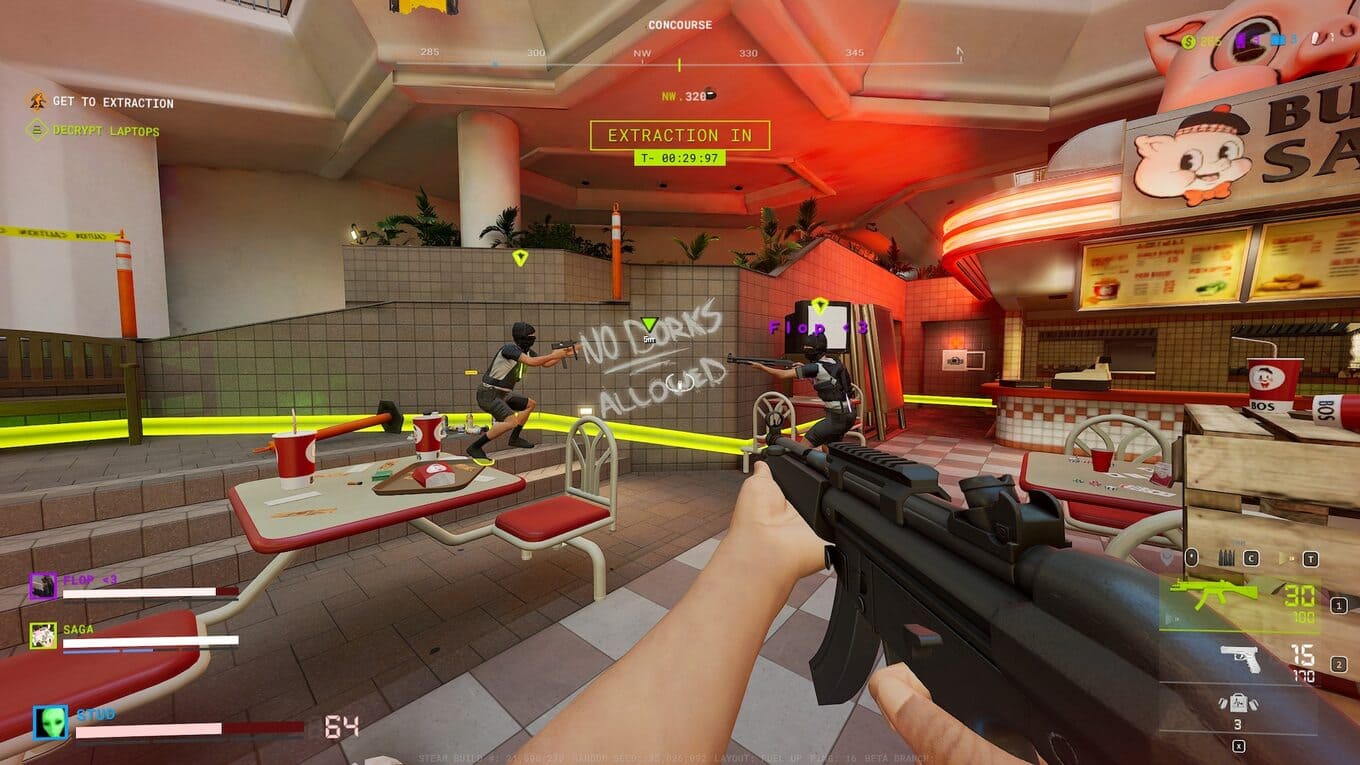
Task: Switch to the pistol weapon slot
Action: coord(1241,658)
